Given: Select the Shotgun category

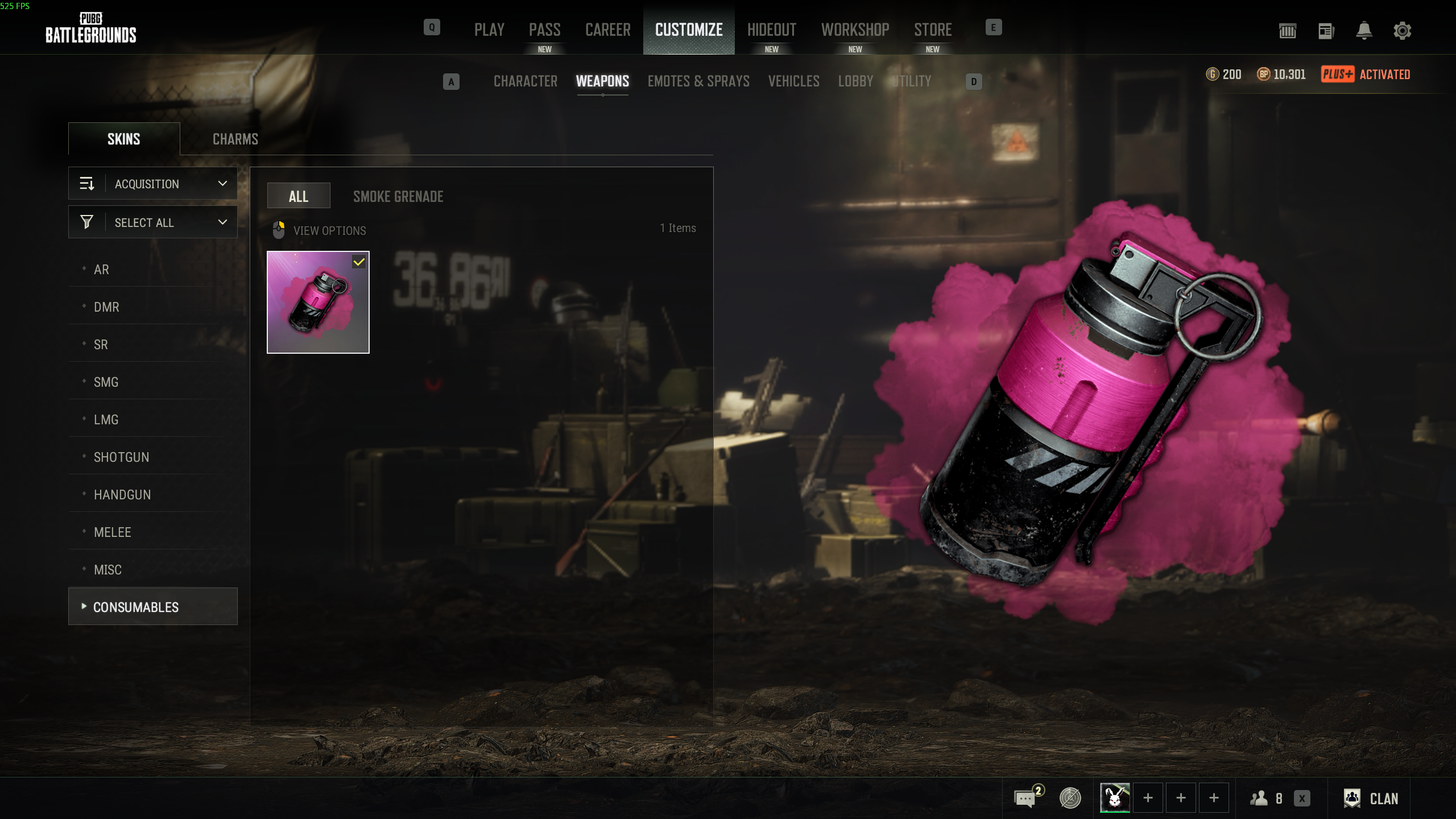Looking at the screenshot, I should tap(121, 457).
